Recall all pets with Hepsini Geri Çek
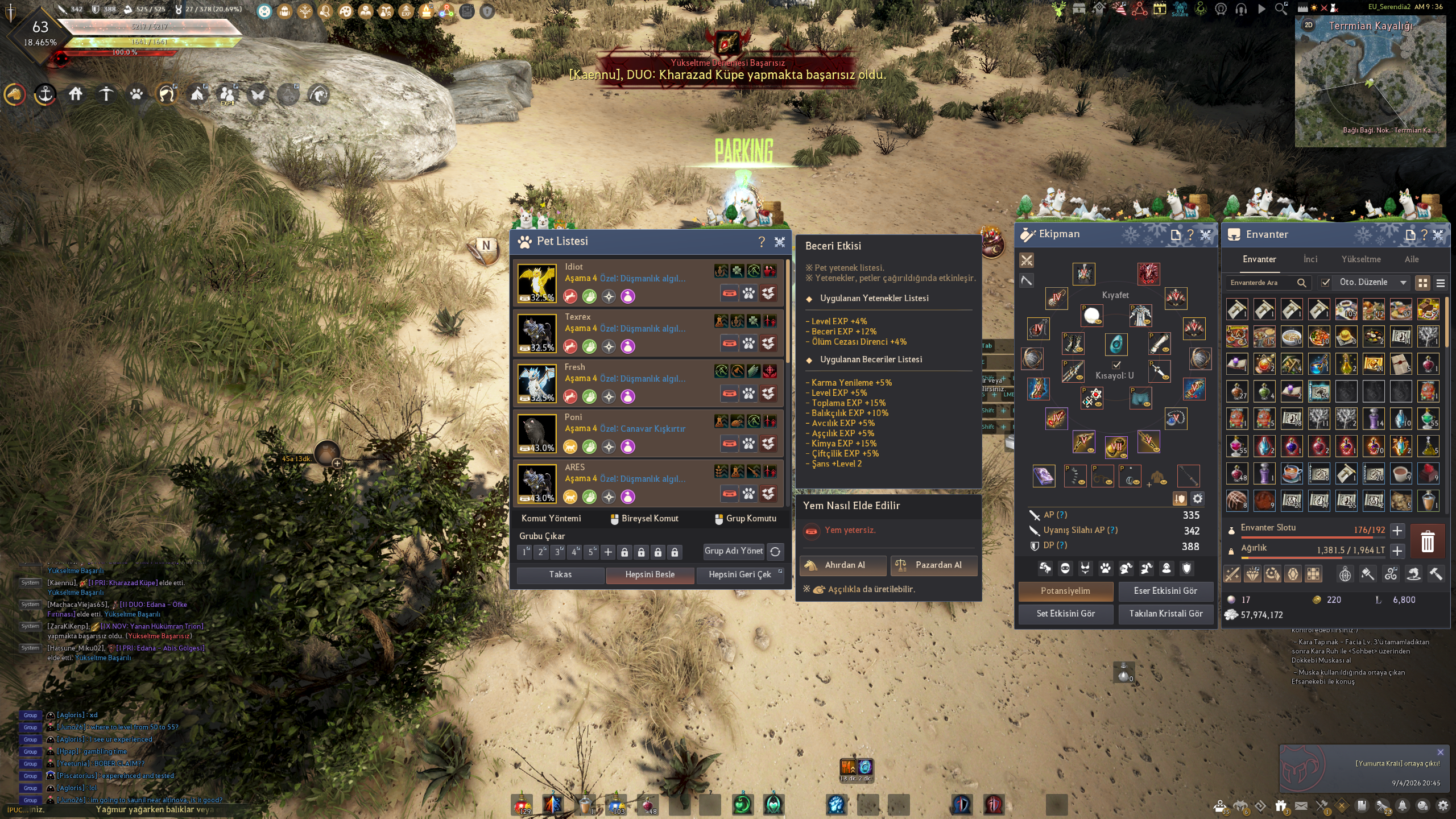1456x819 pixels. (739, 575)
